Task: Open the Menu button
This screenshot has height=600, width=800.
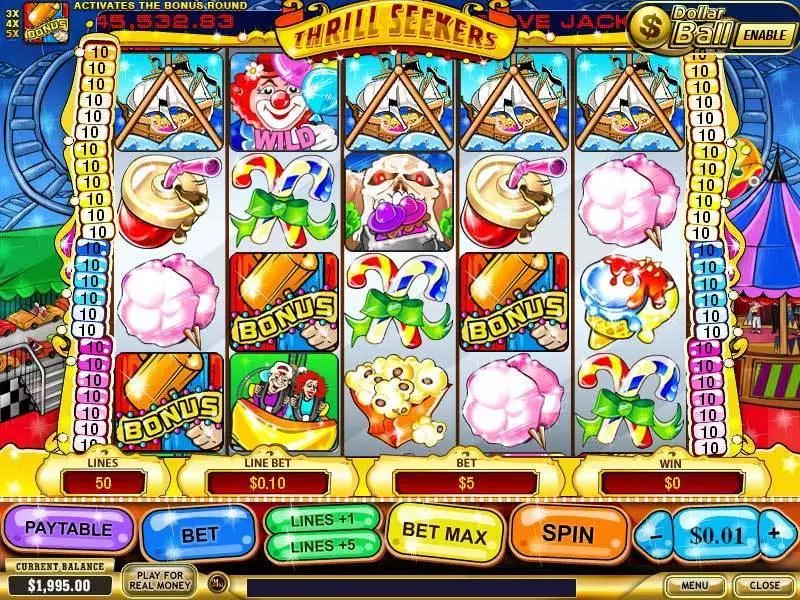Action: point(695,585)
